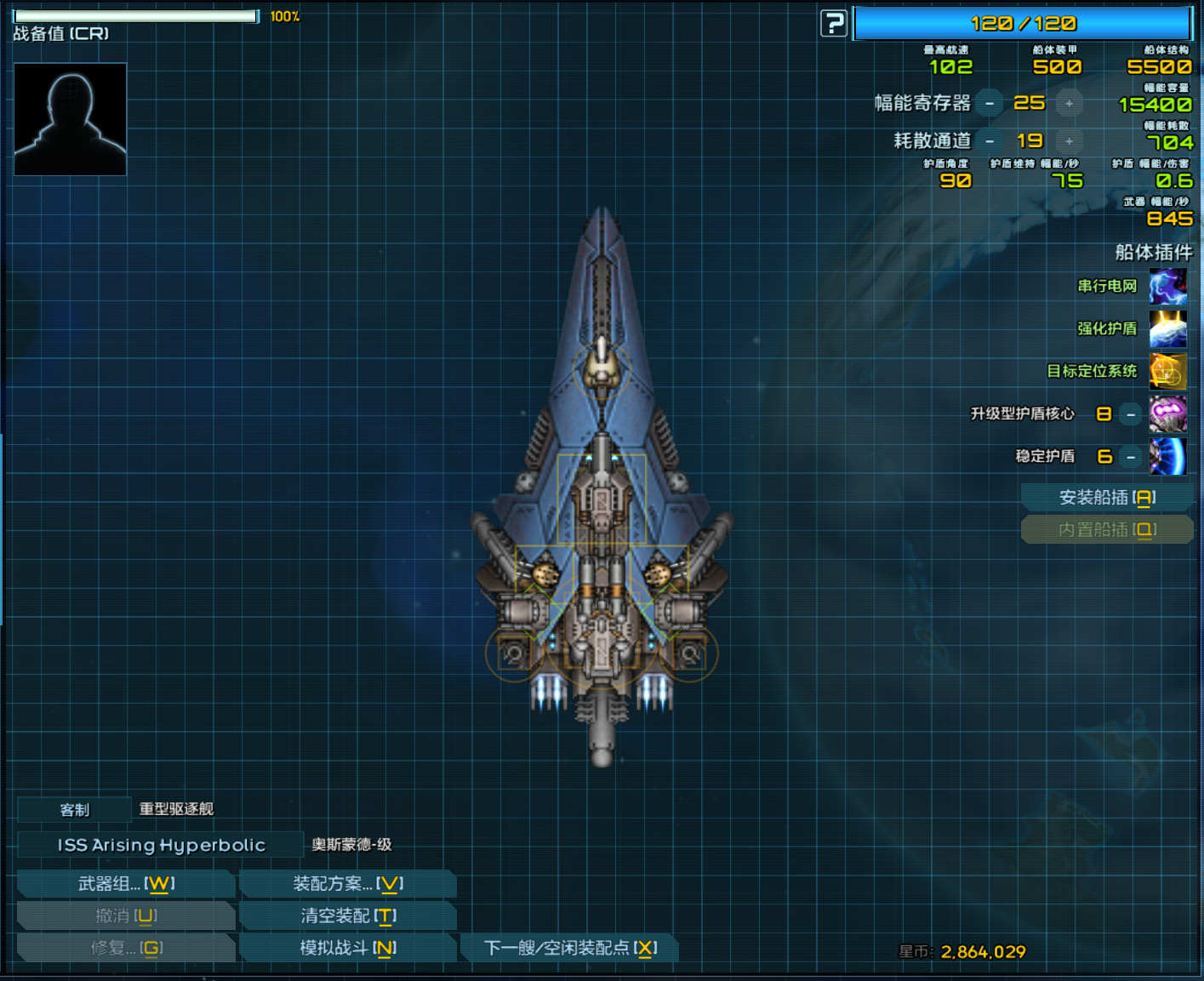Remove 稳定护盾 using its minus button
This screenshot has width=1204, height=981.
pos(1131,457)
